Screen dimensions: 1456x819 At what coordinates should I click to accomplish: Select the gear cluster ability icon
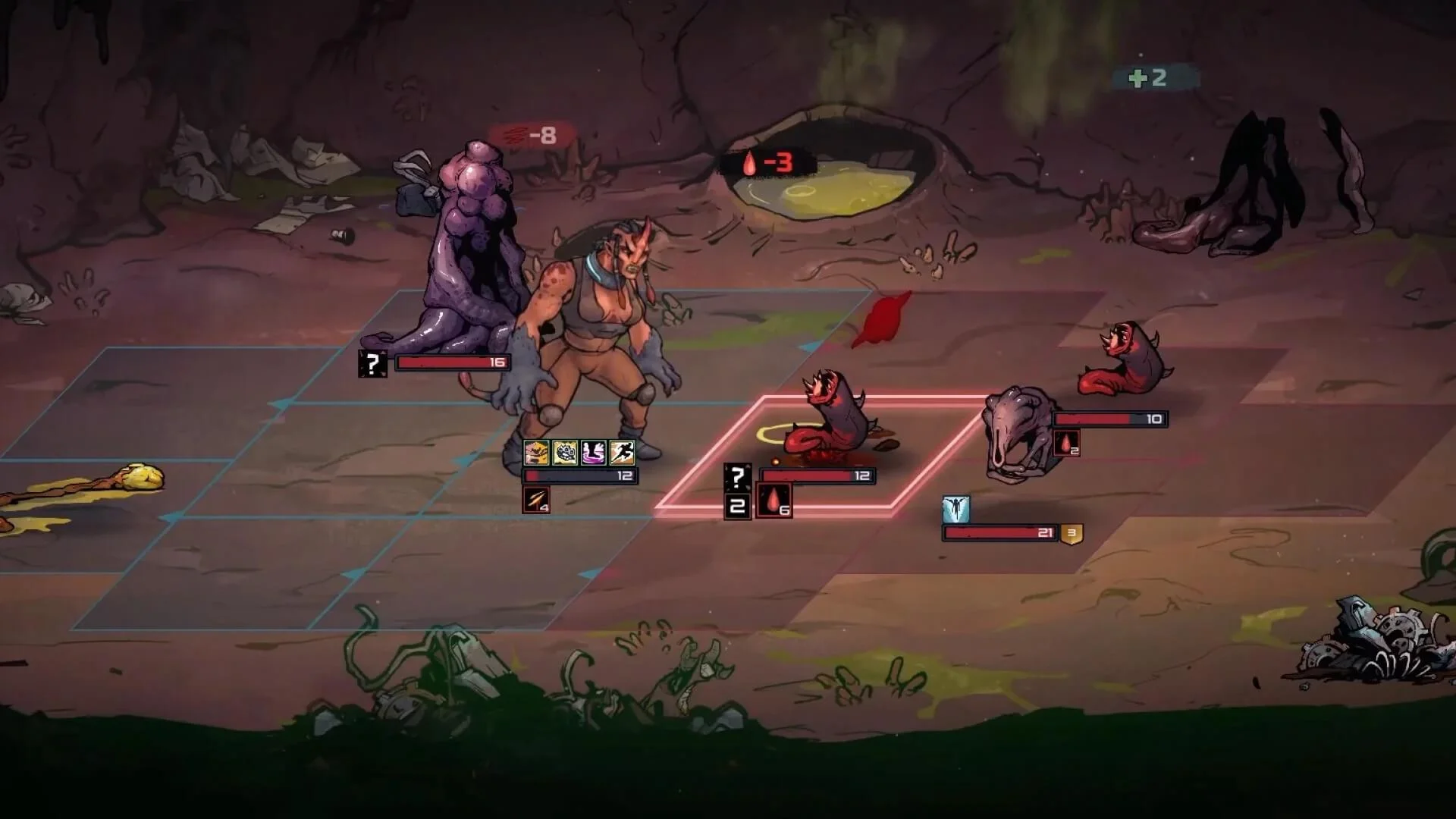[x=565, y=453]
